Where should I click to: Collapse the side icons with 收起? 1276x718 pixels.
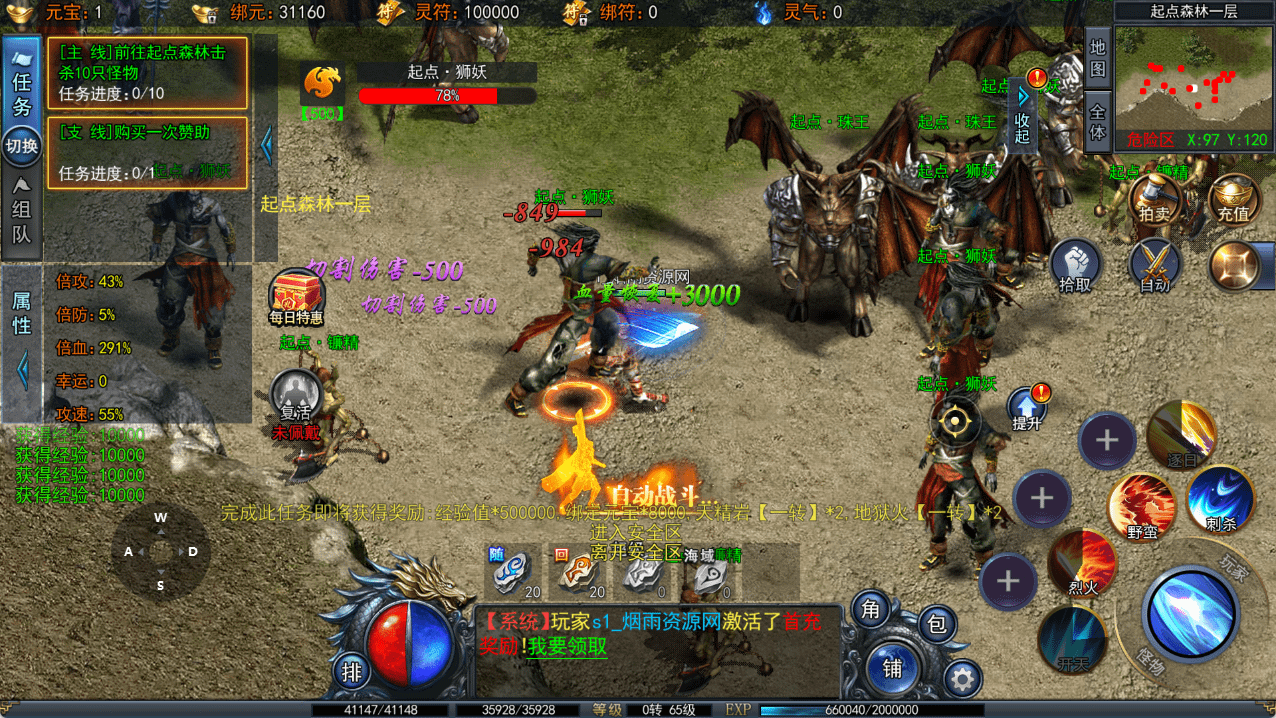[1022, 112]
